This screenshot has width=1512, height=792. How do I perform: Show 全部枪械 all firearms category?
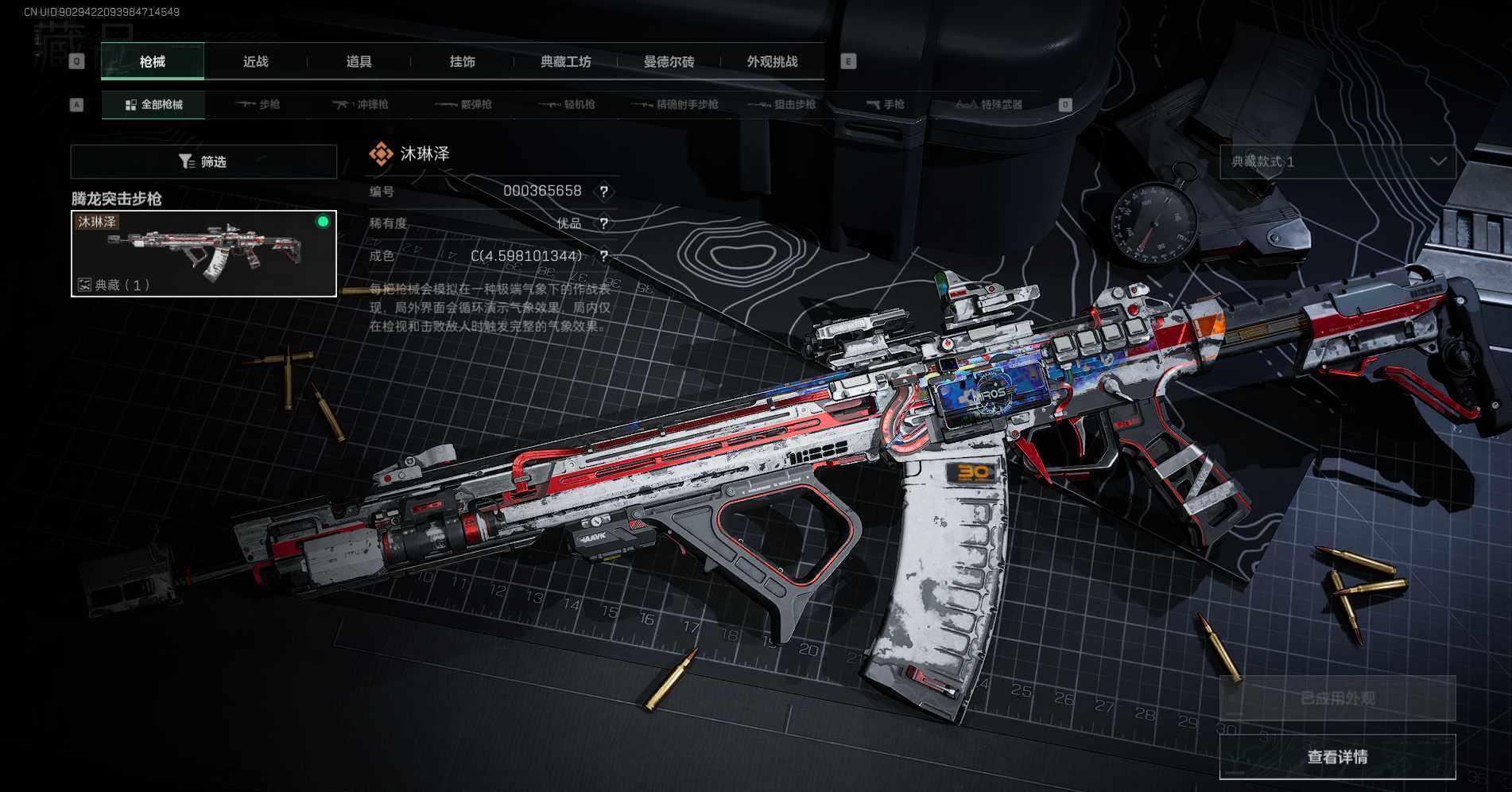coord(153,105)
